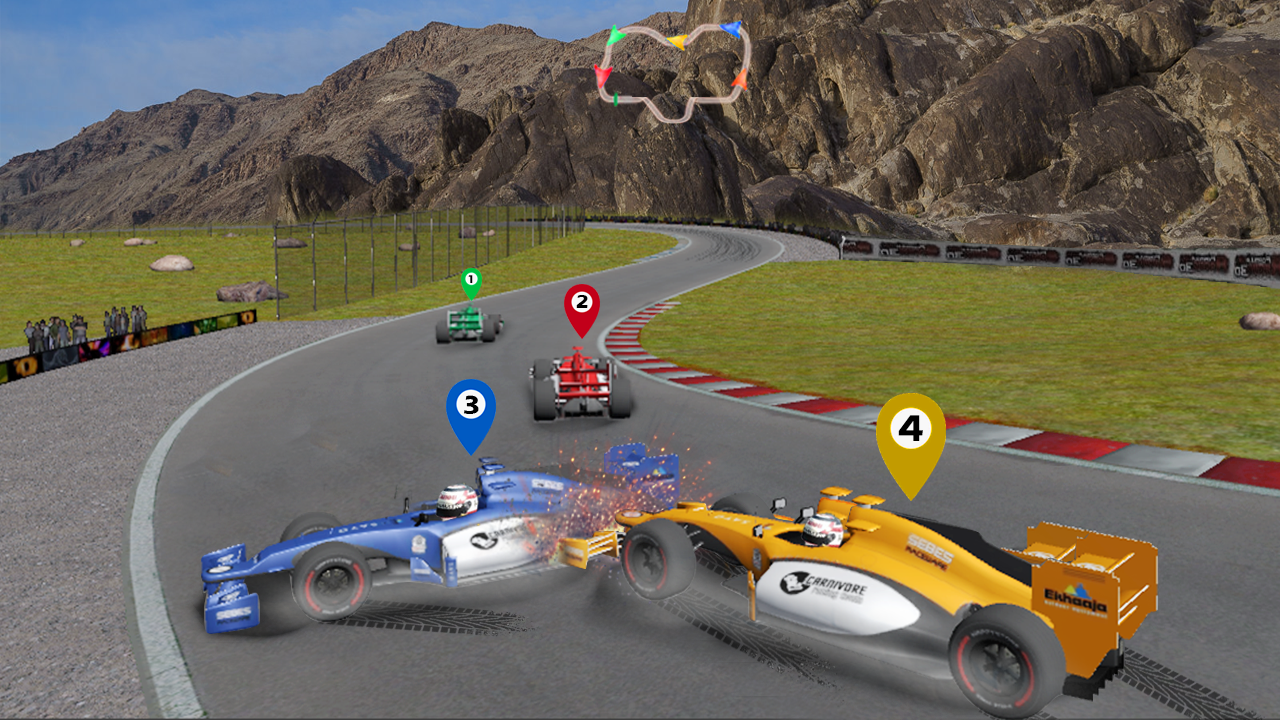Select the yellow car's marker 4
Image resolution: width=1280 pixels, height=720 pixels.
coord(911,430)
